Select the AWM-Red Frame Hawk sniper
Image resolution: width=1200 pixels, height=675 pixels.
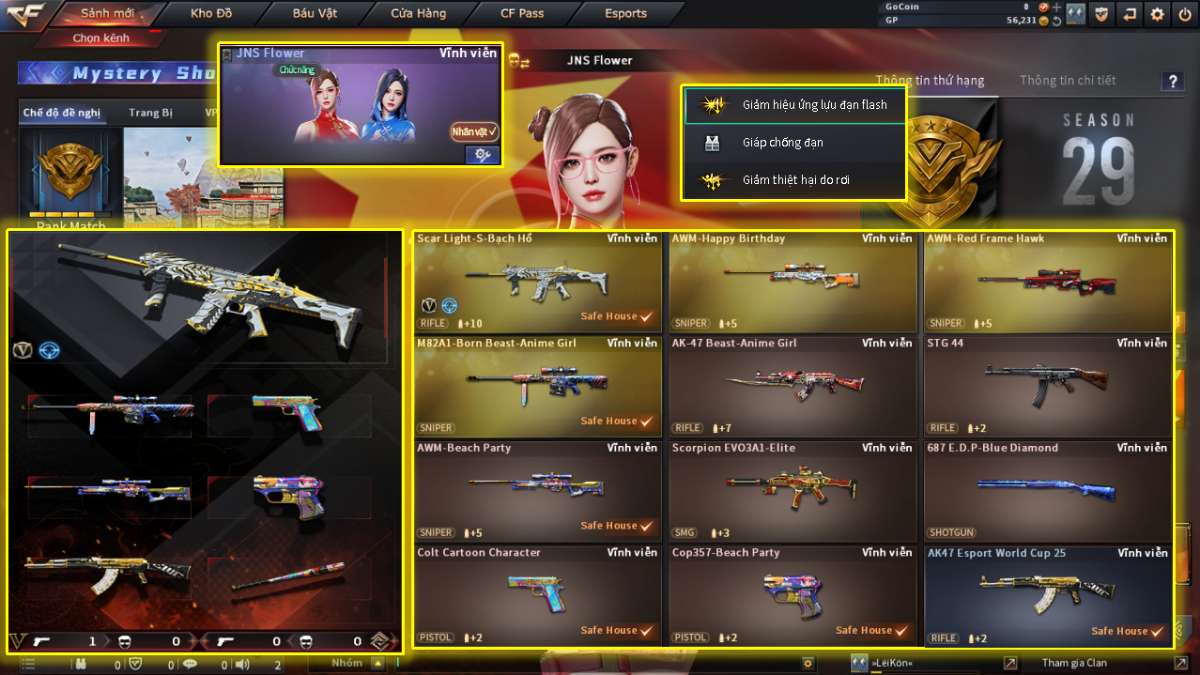coord(1046,281)
